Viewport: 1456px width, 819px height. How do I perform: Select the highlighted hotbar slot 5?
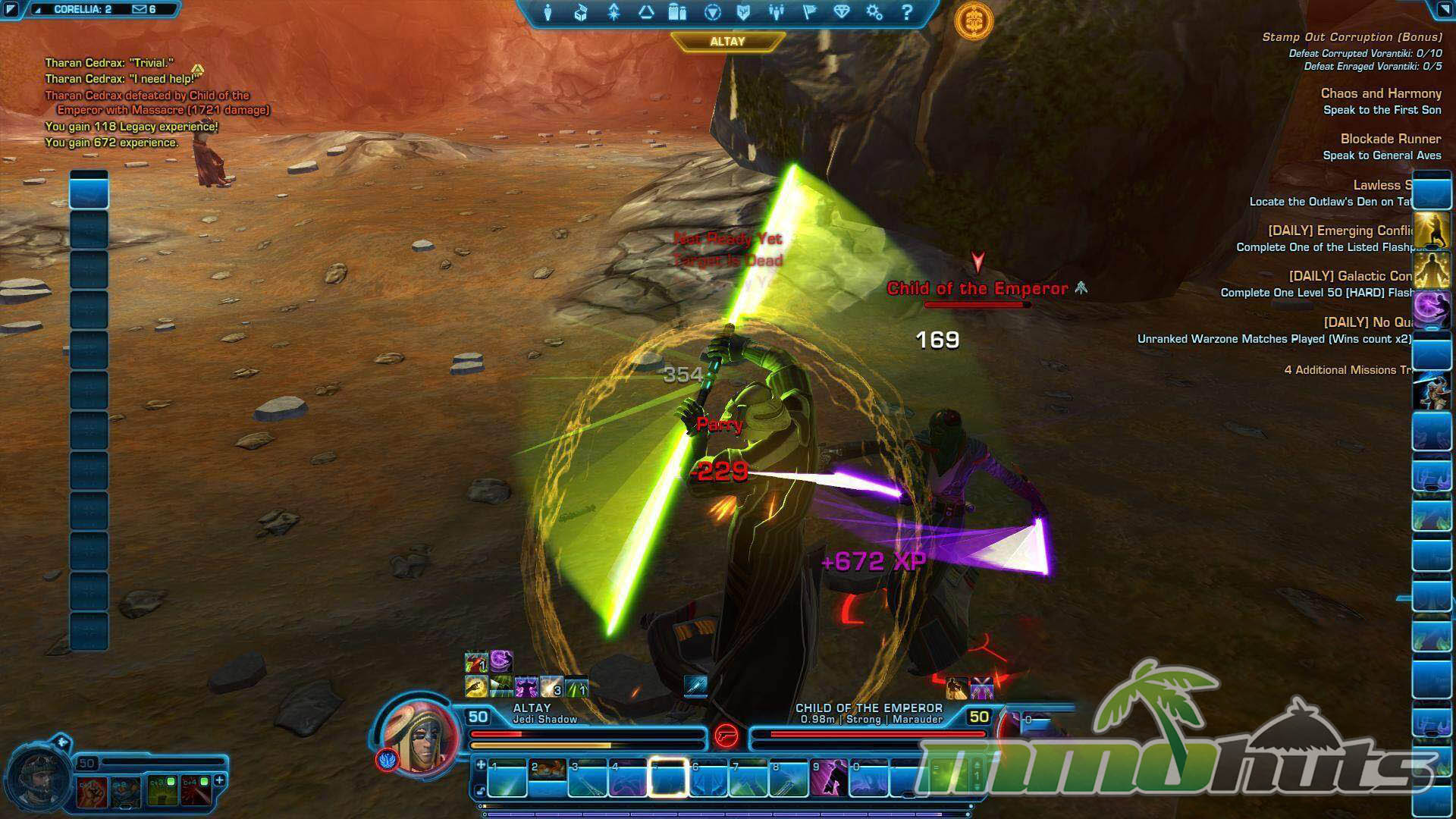pos(667,778)
